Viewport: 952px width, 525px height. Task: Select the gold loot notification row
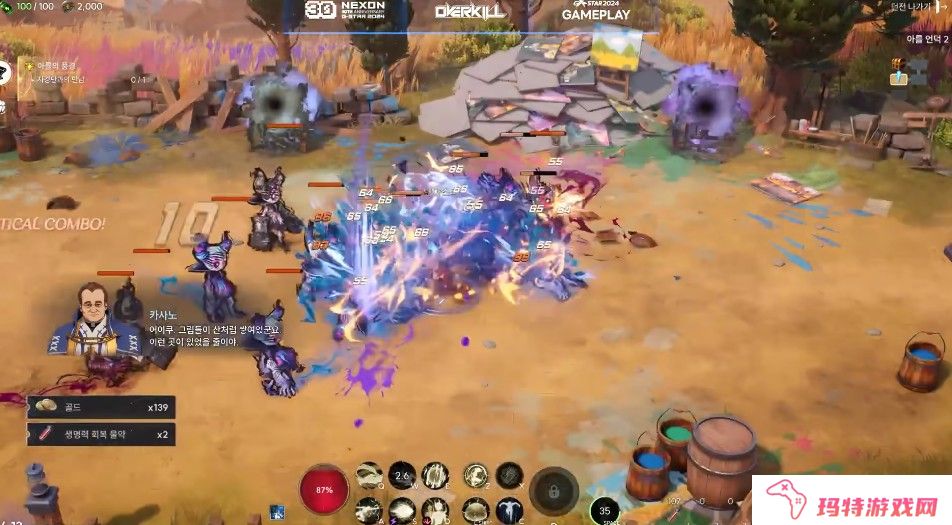pos(101,407)
